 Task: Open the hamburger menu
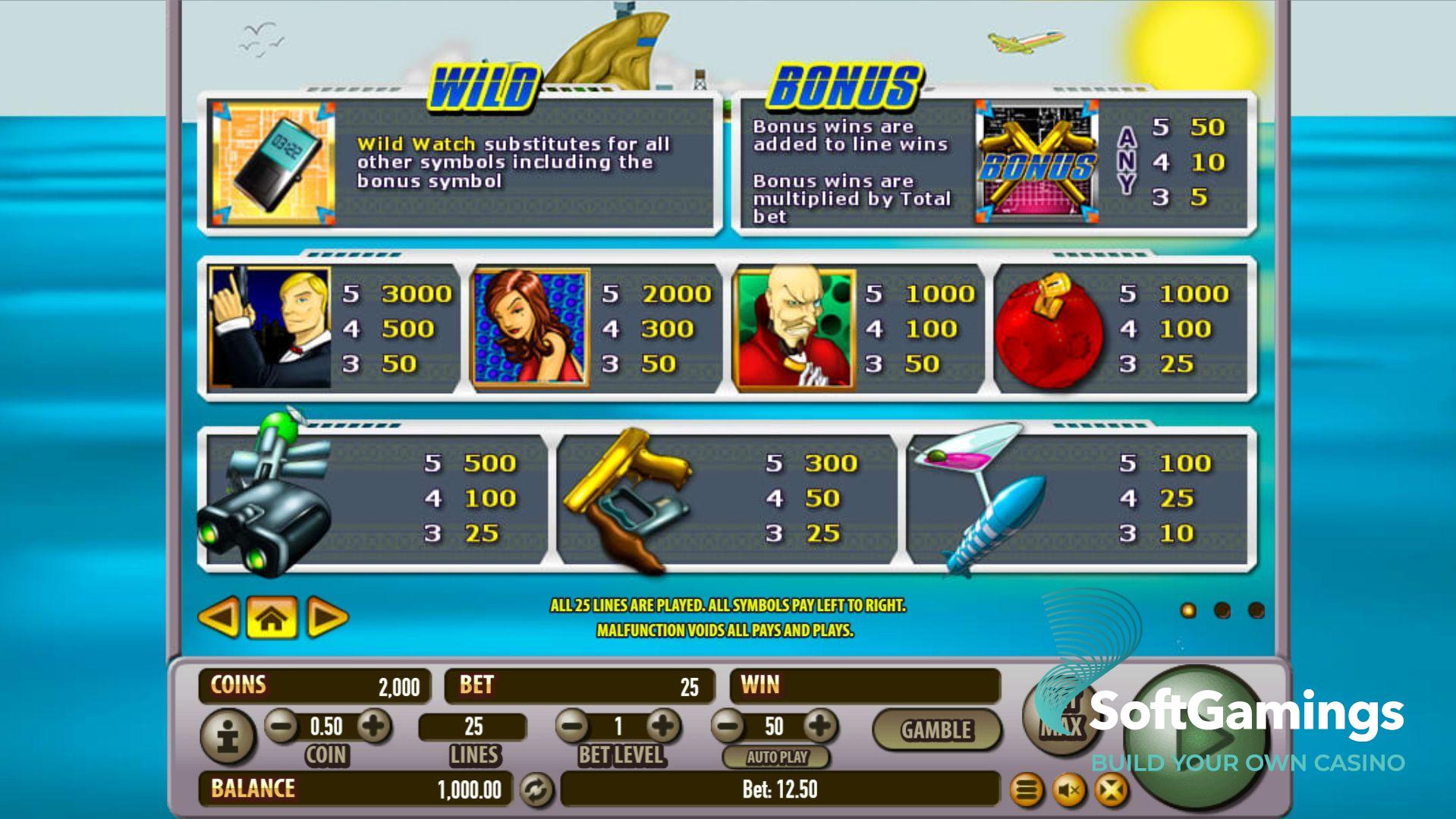[x=1027, y=791]
